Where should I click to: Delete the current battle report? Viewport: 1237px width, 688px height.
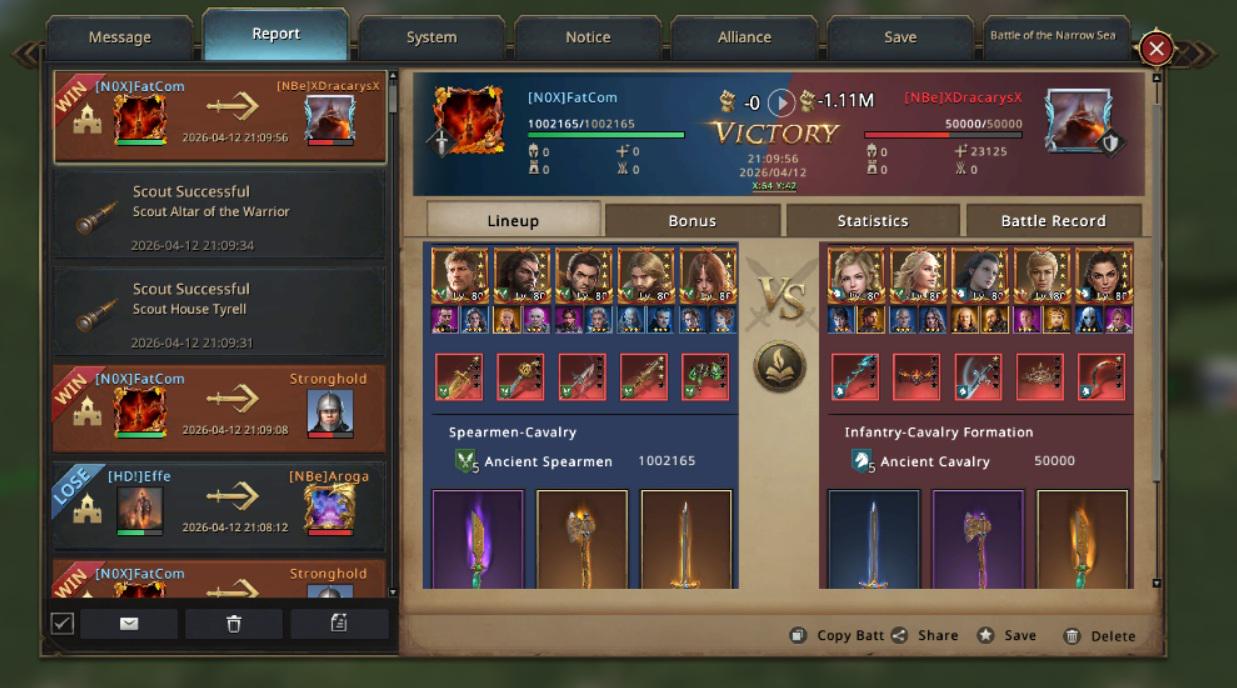[x=1099, y=636]
